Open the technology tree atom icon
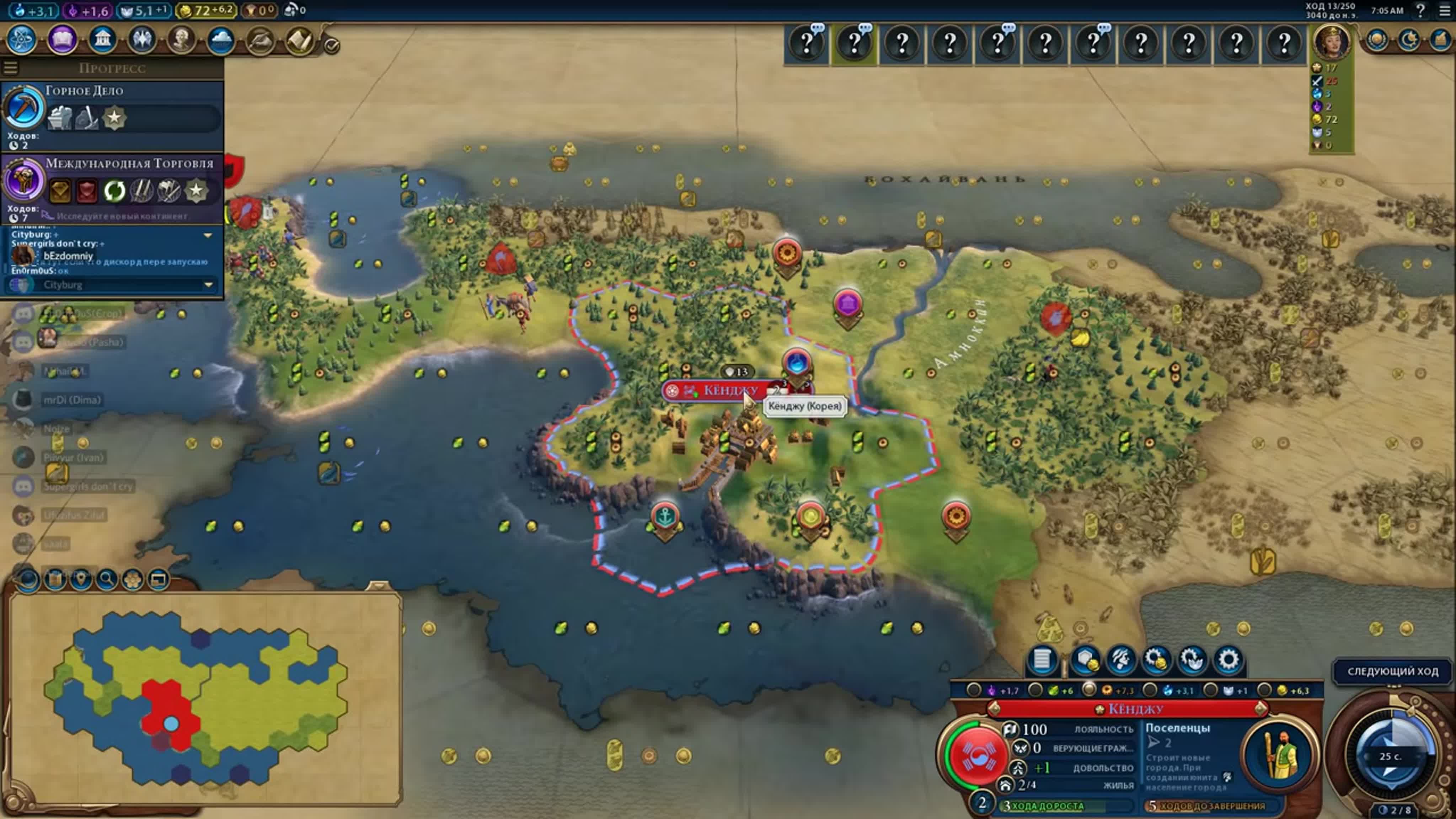1456x819 pixels. click(x=21, y=40)
